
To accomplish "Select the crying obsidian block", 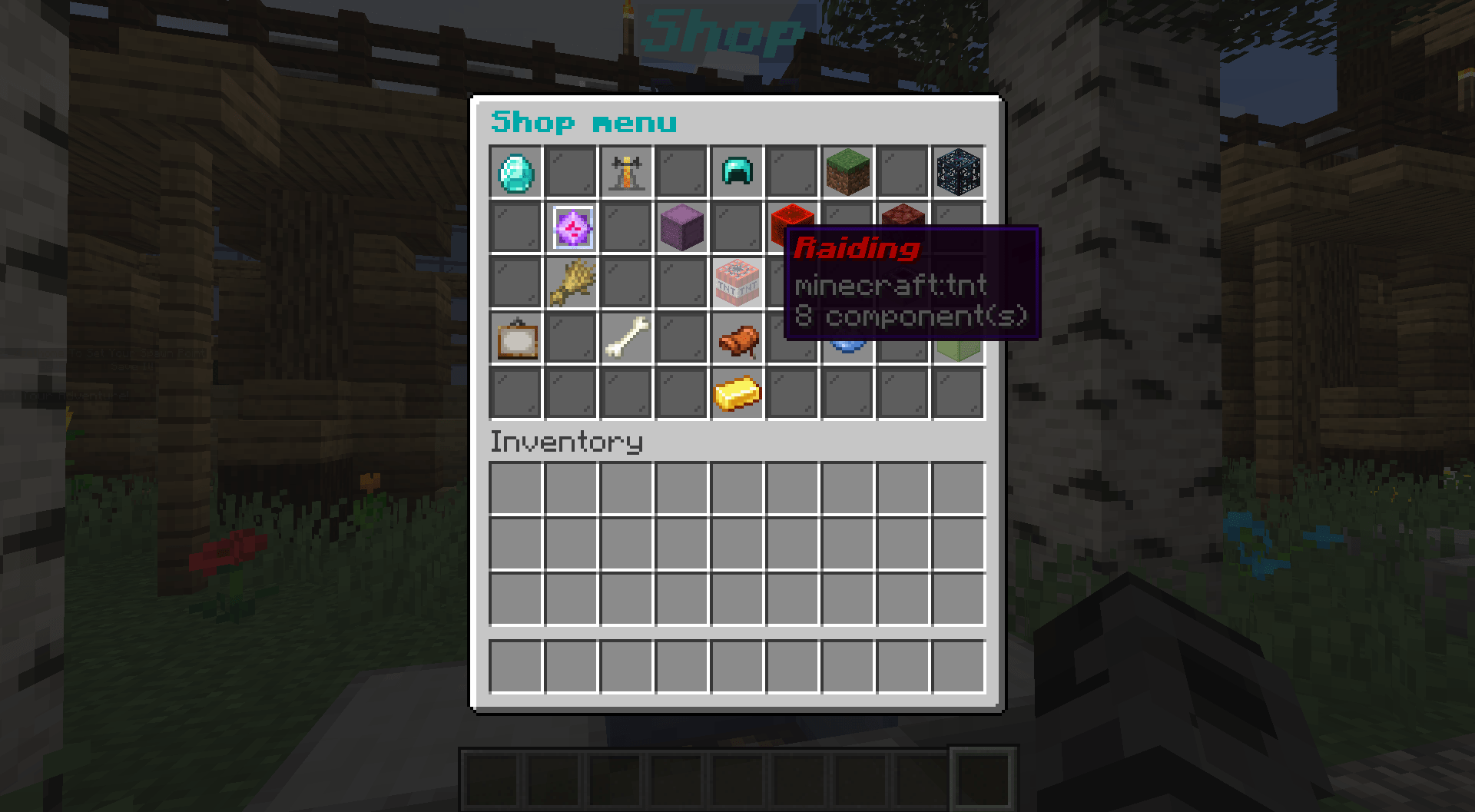I will pos(958,171).
